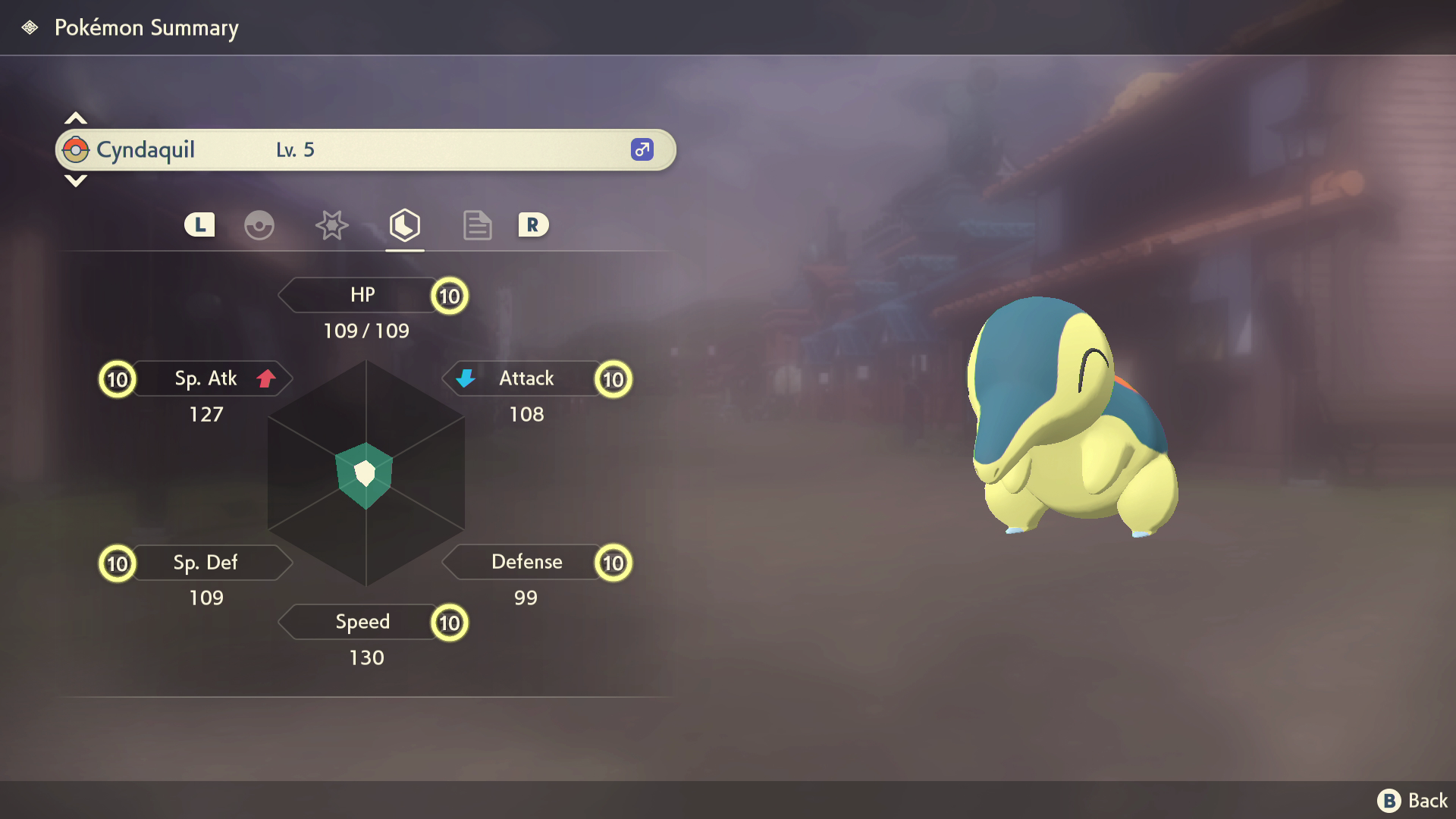Select the HP stat label

362,295
